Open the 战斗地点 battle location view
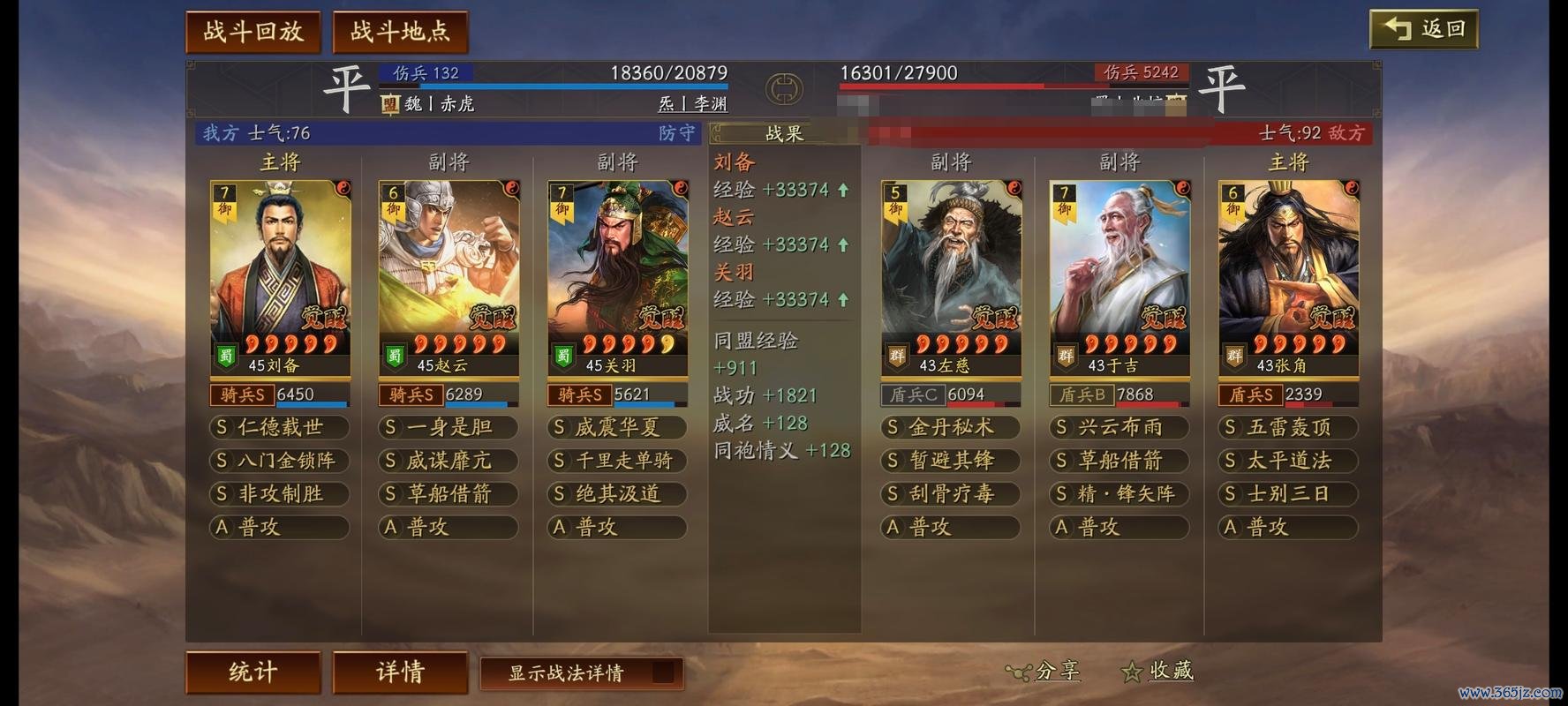 [398, 29]
